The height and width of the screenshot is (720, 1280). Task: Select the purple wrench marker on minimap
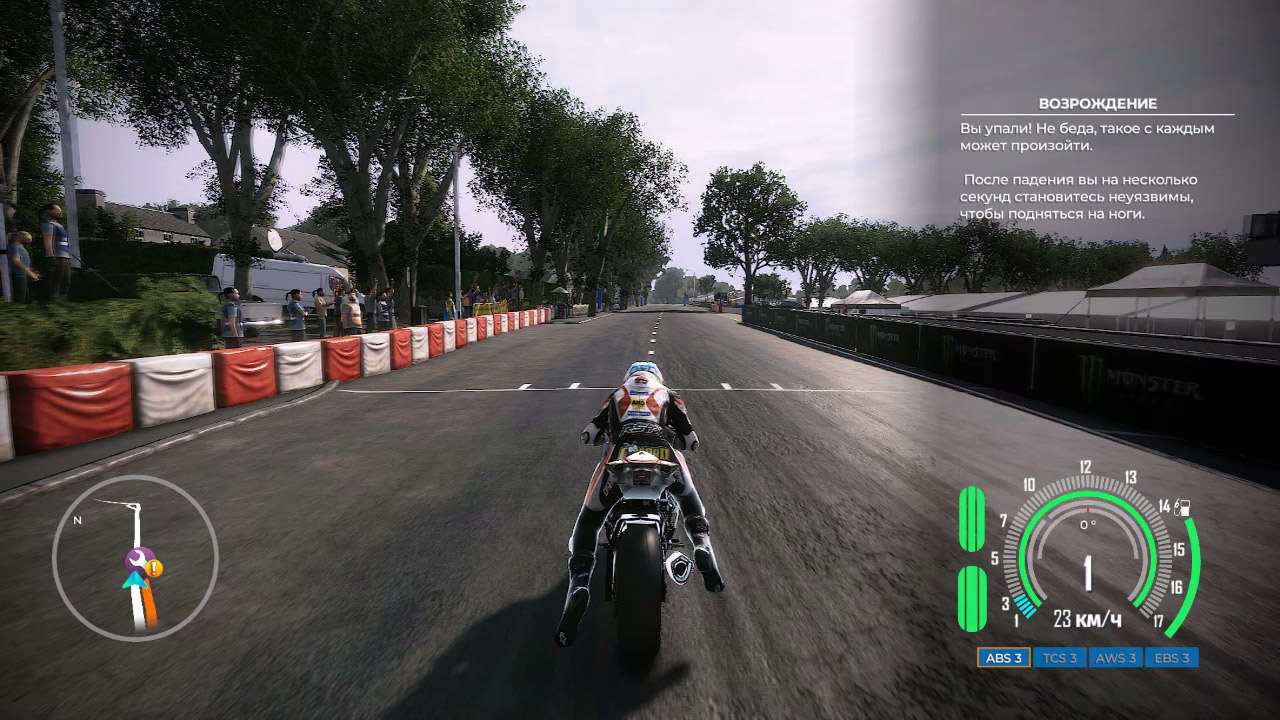(x=137, y=560)
